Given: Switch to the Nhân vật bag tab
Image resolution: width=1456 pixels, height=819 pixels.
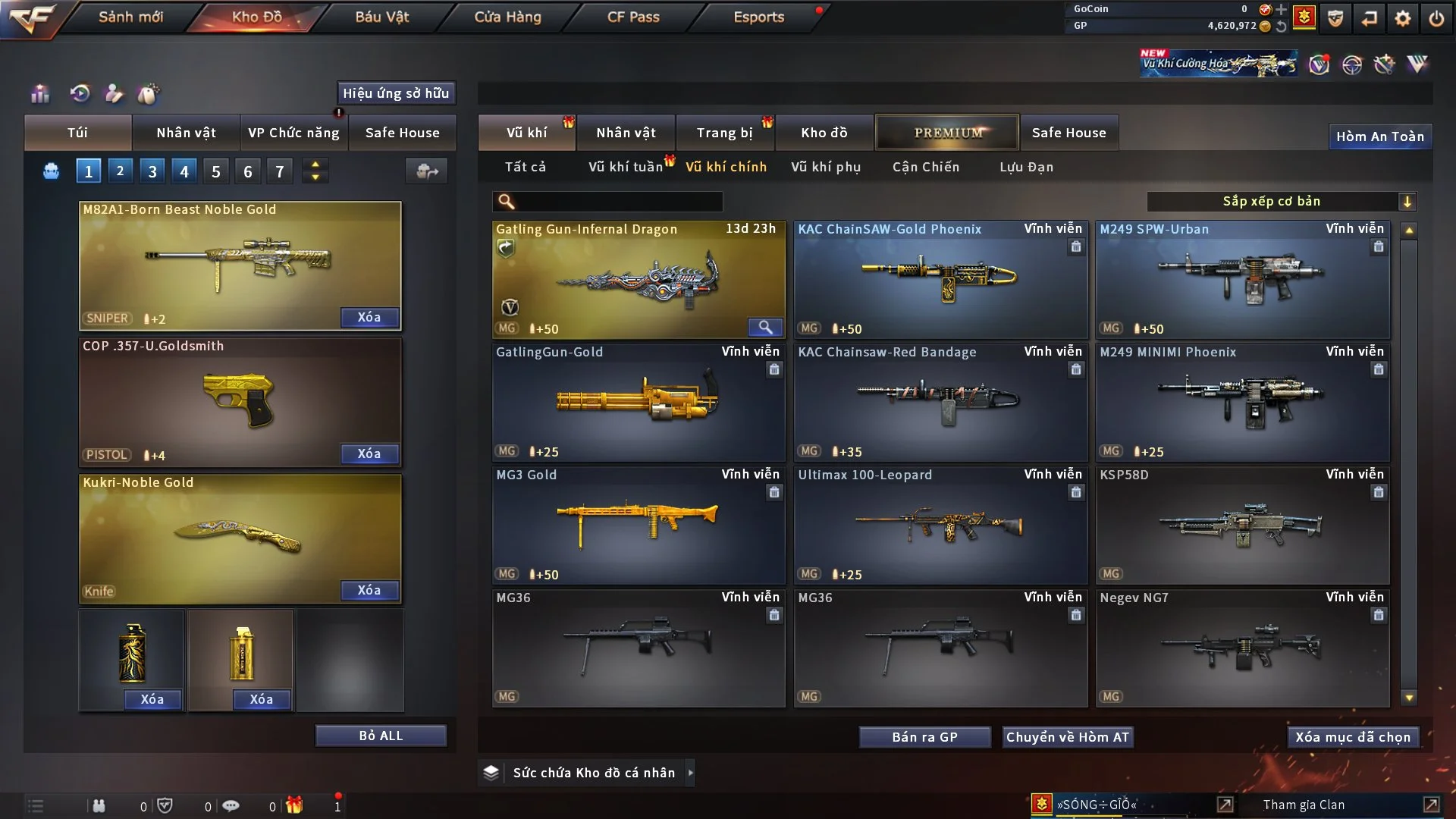Looking at the screenshot, I should tap(186, 133).
